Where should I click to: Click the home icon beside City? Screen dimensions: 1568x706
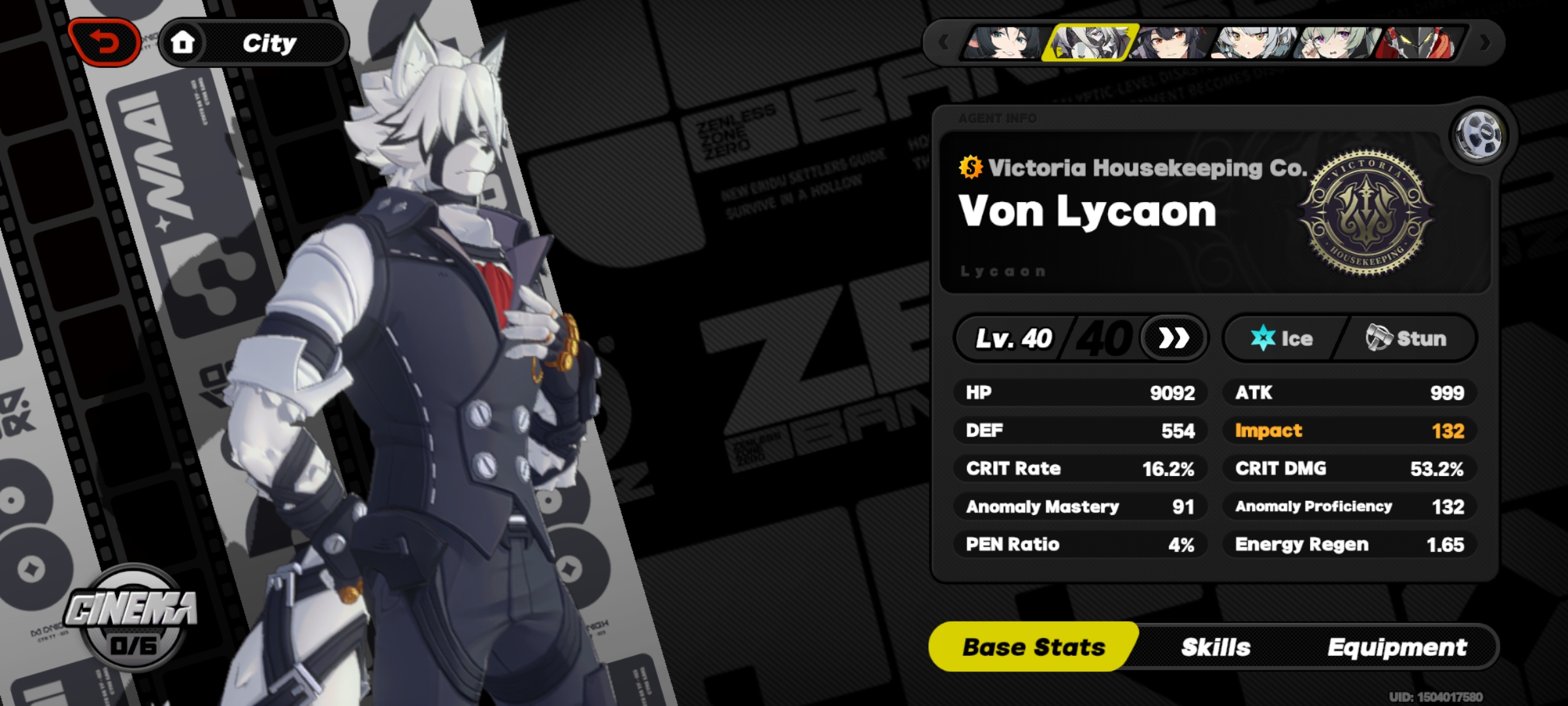pyautogui.click(x=183, y=42)
